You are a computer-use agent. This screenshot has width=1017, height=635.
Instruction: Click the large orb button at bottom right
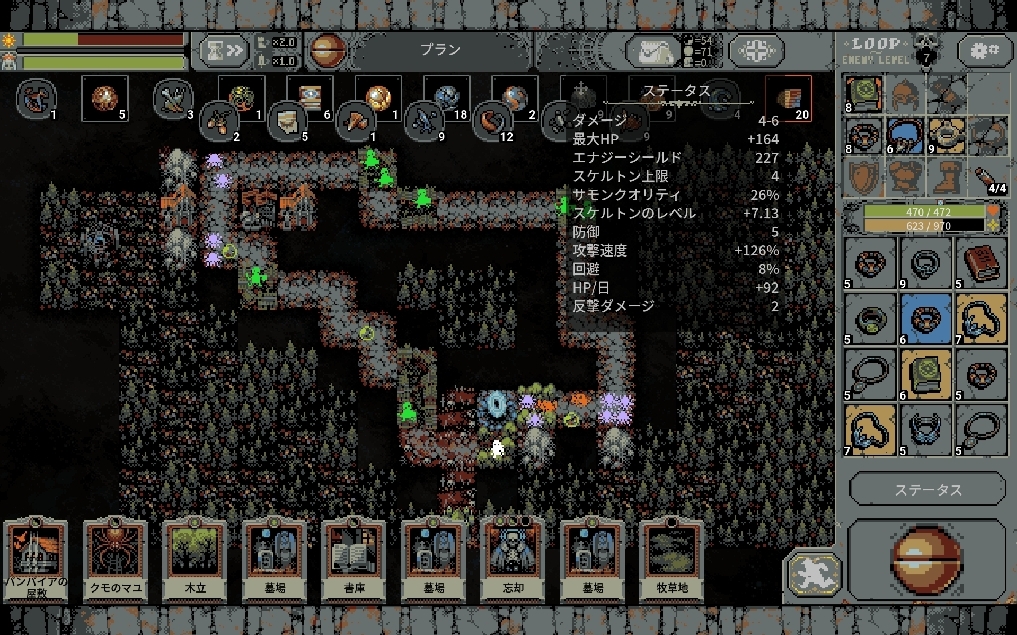tap(926, 560)
